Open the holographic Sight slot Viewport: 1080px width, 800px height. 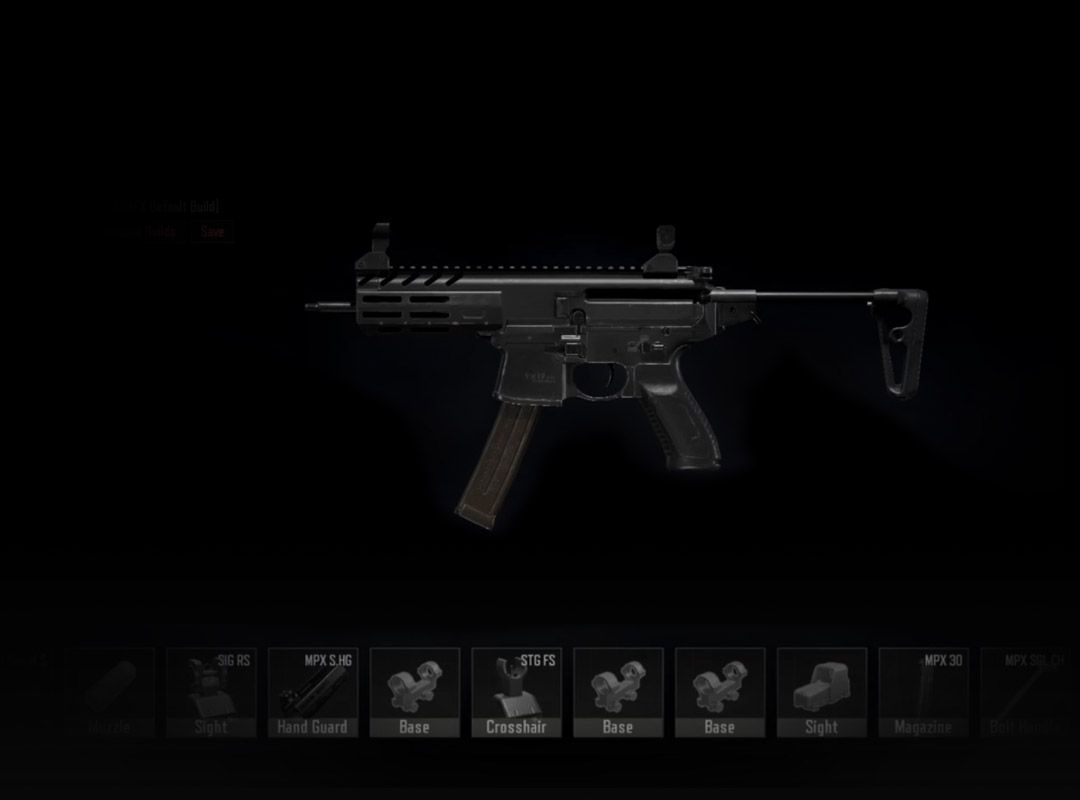(x=821, y=692)
